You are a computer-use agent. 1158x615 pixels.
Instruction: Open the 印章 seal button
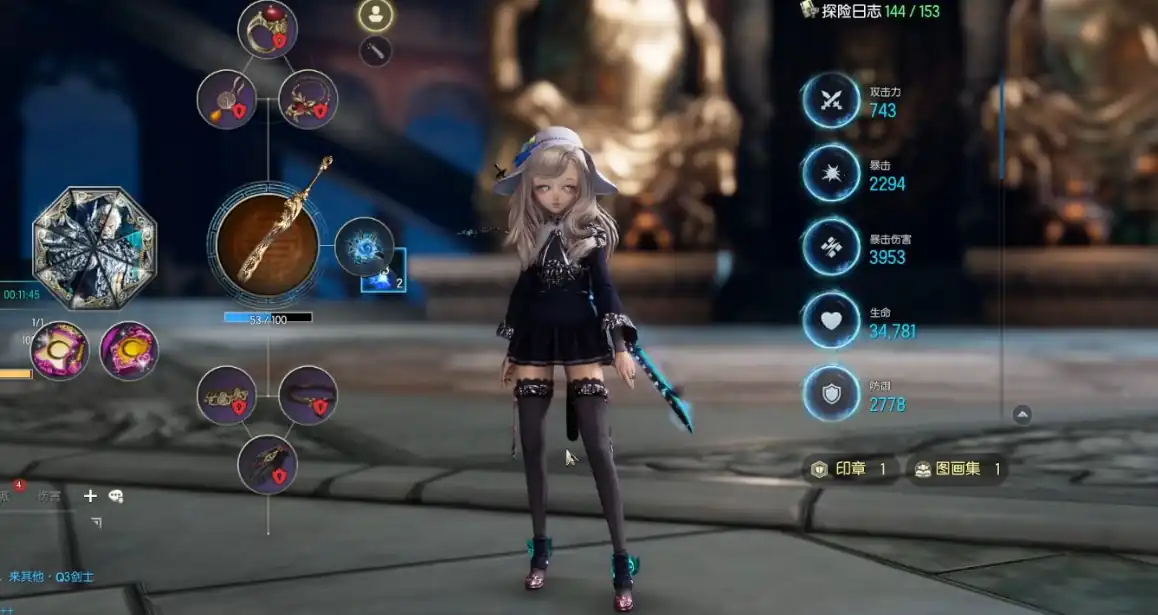click(850, 469)
